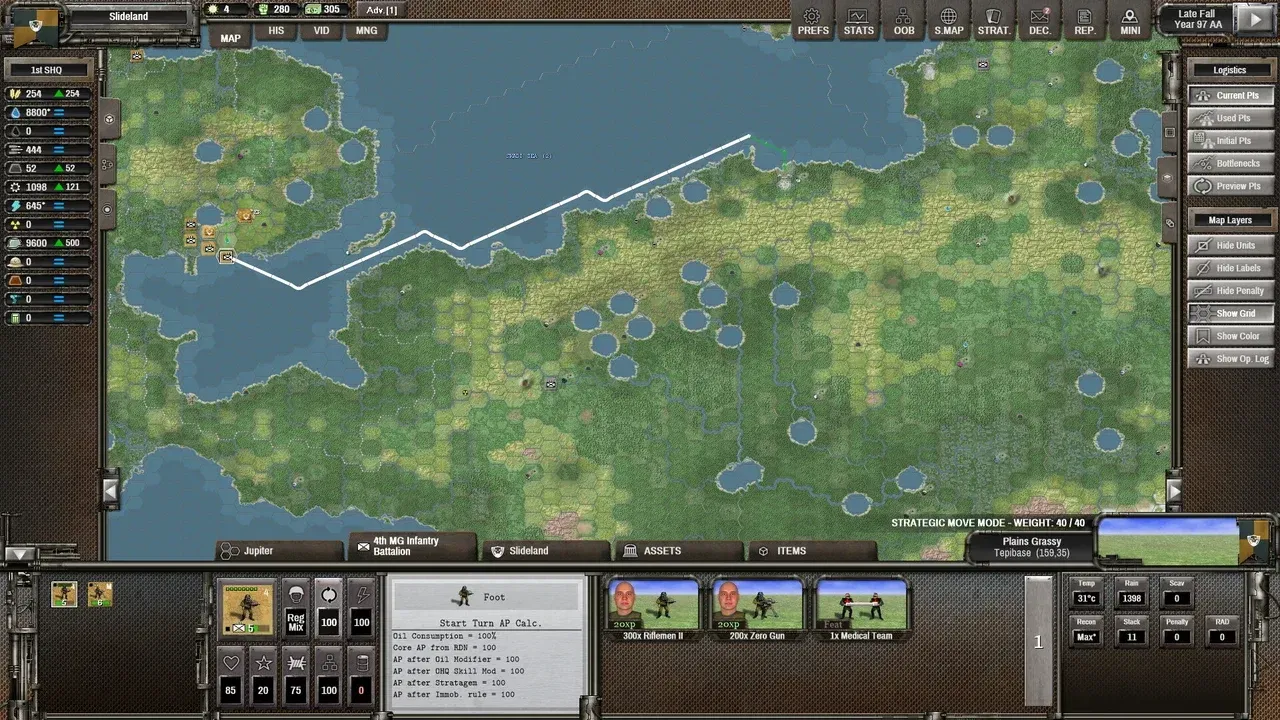The height and width of the screenshot is (720, 1280).
Task: Open the DEC decisions screen
Action: (x=1039, y=21)
